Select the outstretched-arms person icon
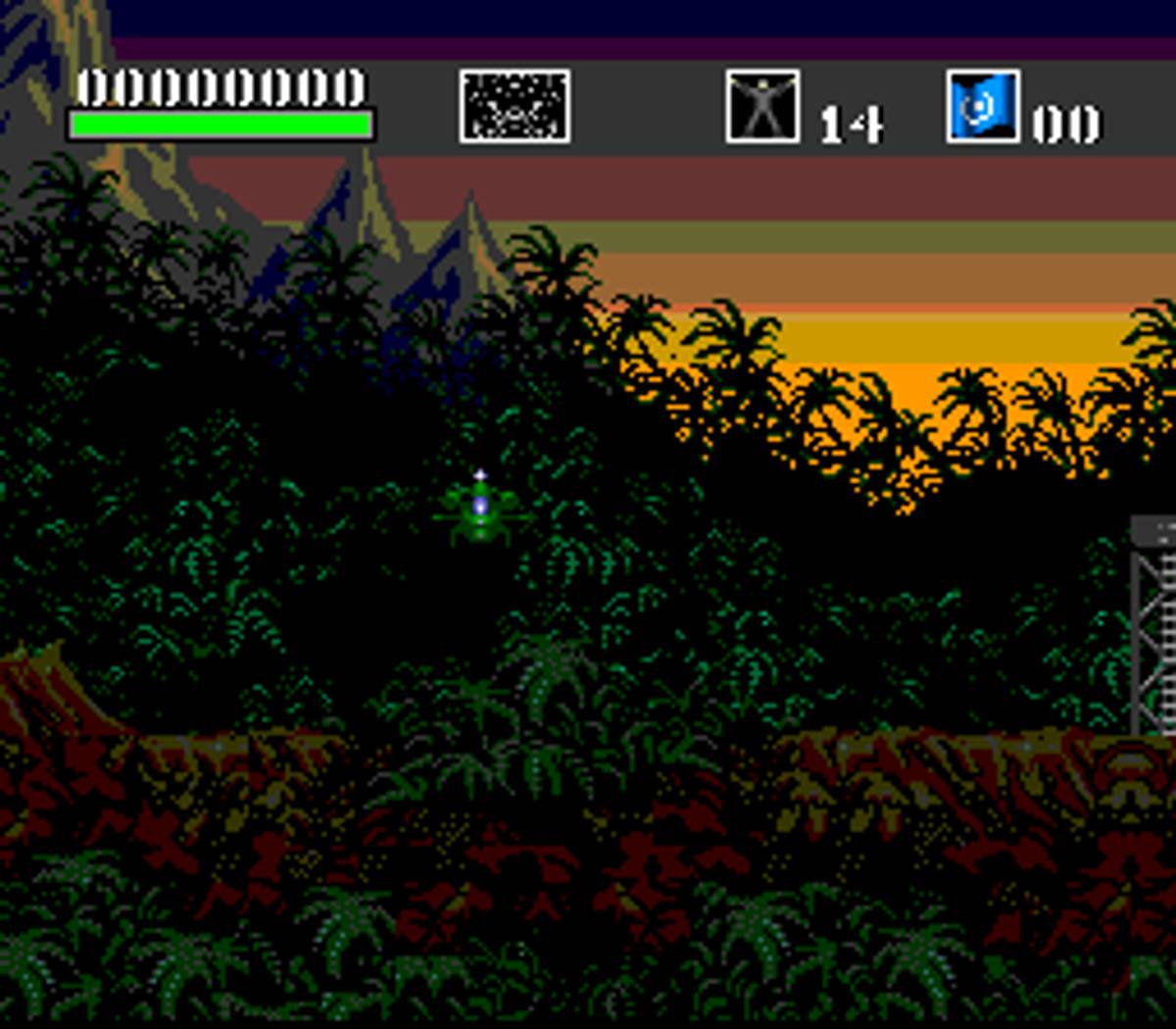 [x=762, y=106]
